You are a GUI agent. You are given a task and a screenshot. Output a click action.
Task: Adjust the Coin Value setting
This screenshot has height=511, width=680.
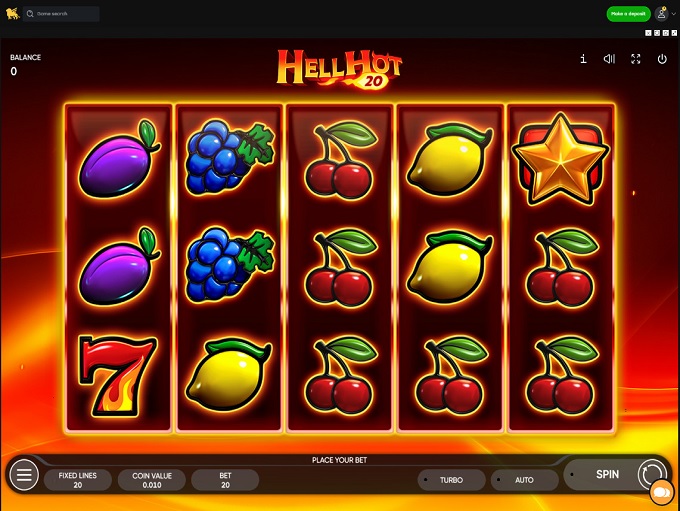coord(152,480)
